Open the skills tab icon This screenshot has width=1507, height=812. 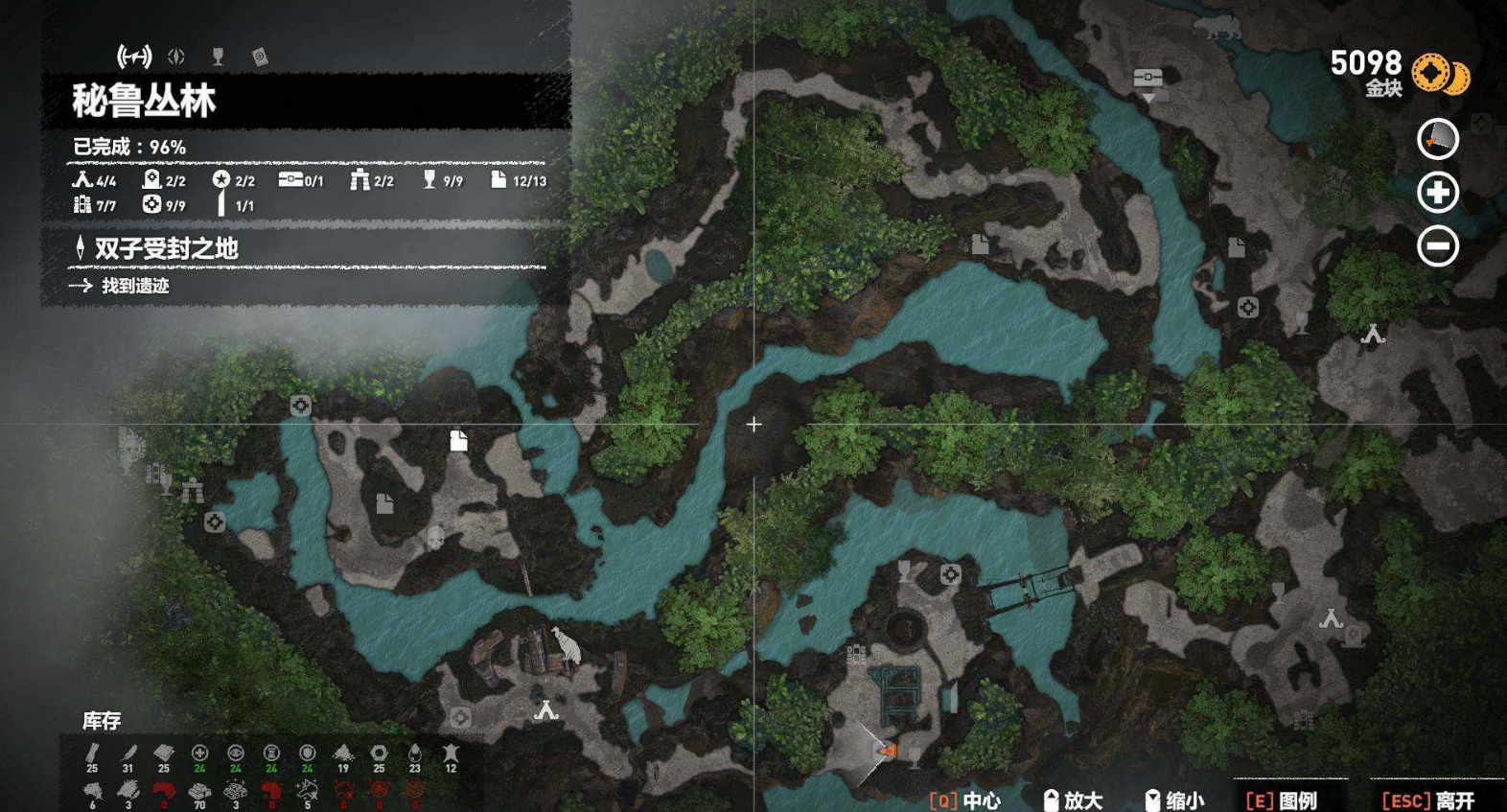pos(176,57)
